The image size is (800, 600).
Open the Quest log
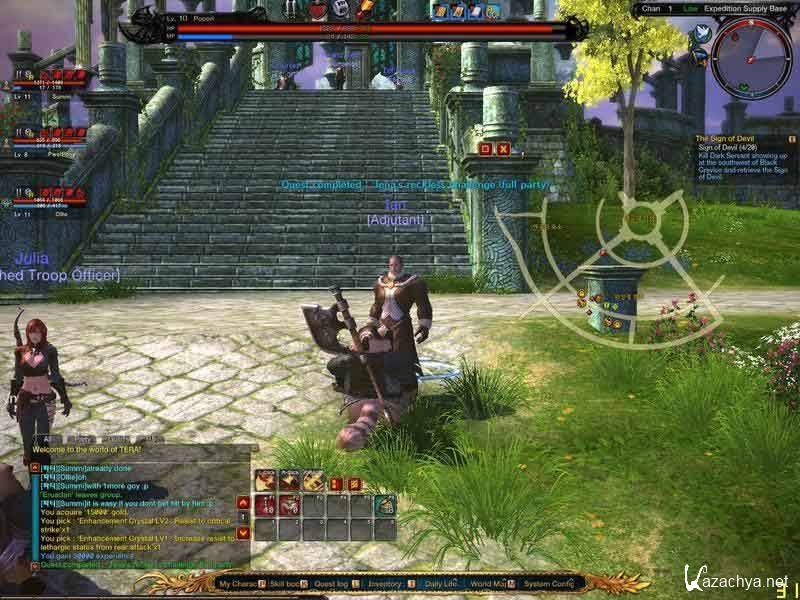[334, 583]
